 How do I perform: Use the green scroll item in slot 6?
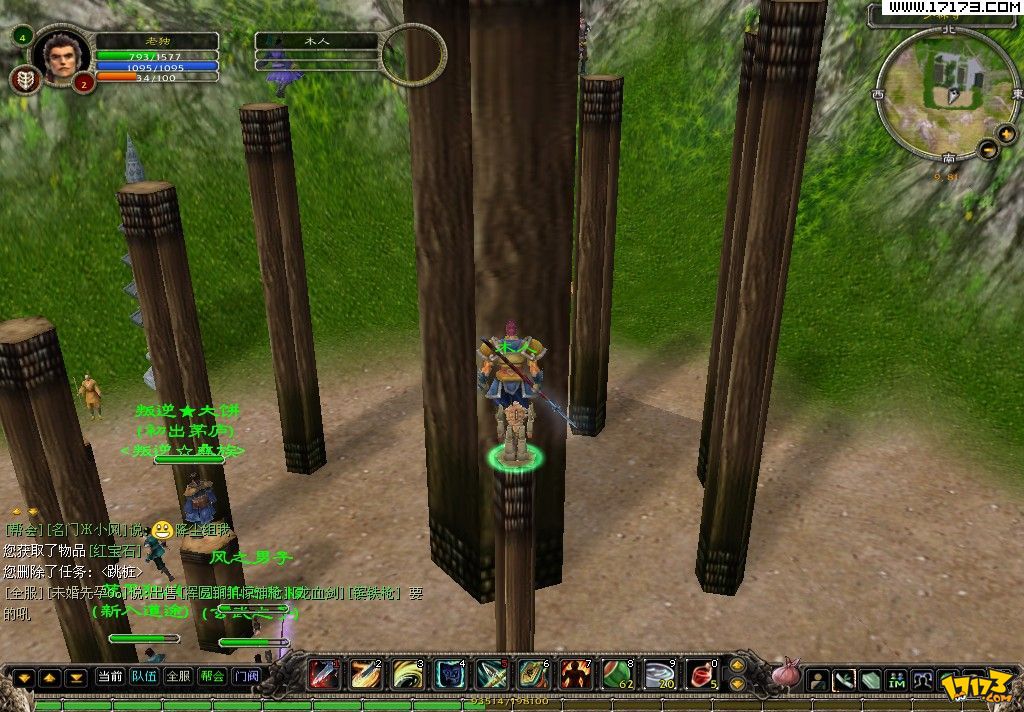(x=533, y=674)
